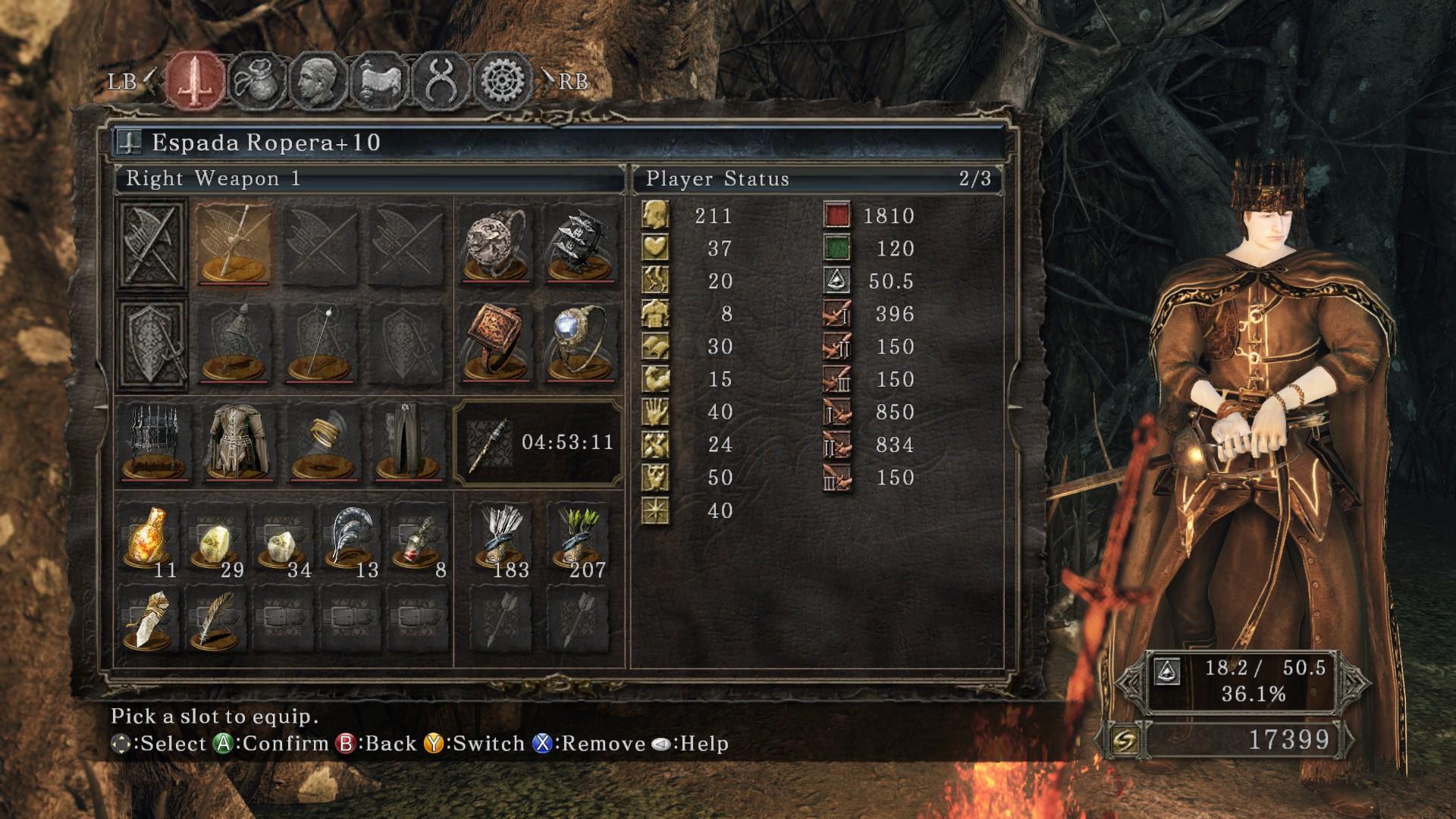
Task: Choose the brown coat chest armor slot
Action: click(x=236, y=443)
